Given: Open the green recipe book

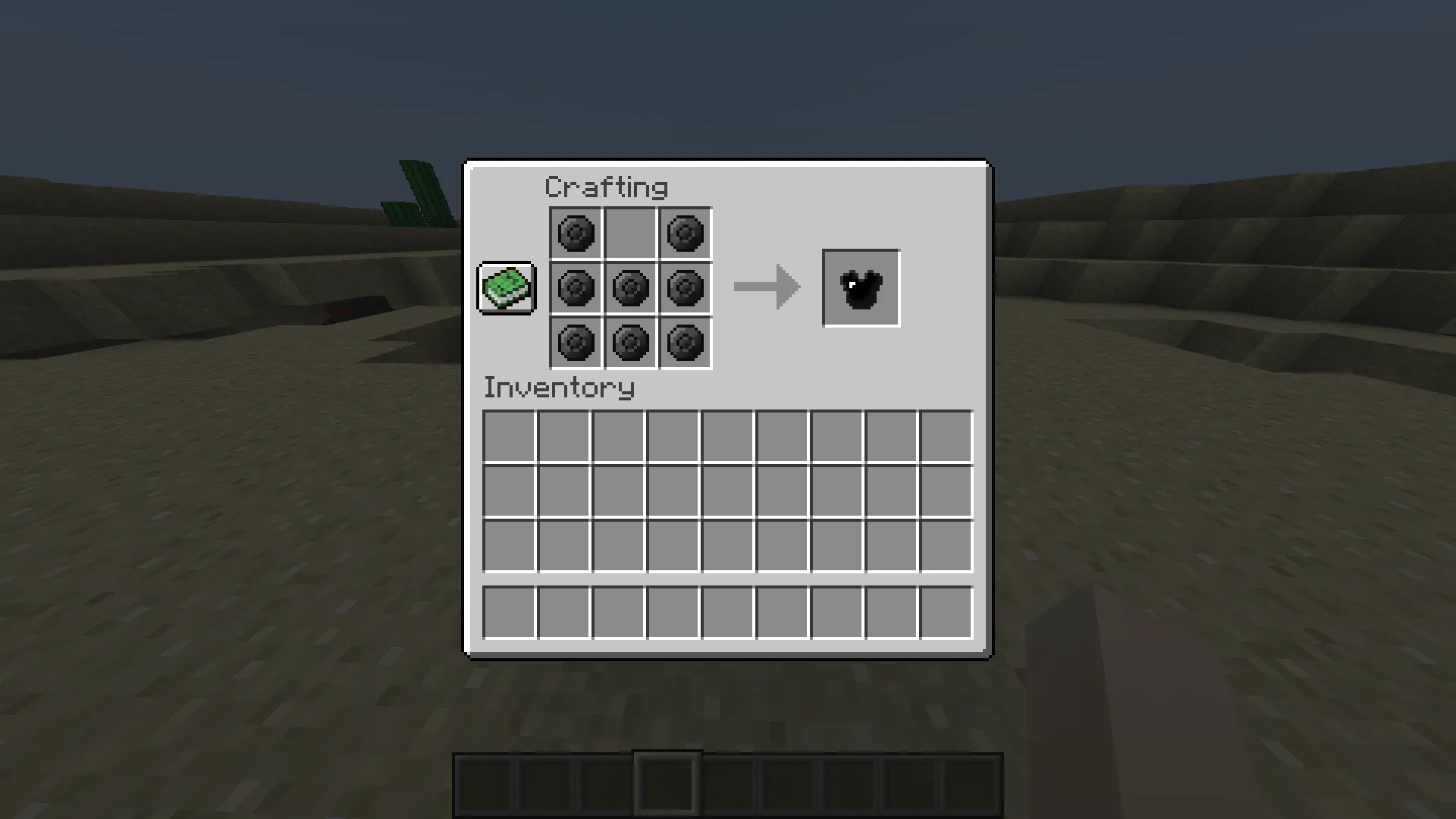Looking at the screenshot, I should pos(505,288).
